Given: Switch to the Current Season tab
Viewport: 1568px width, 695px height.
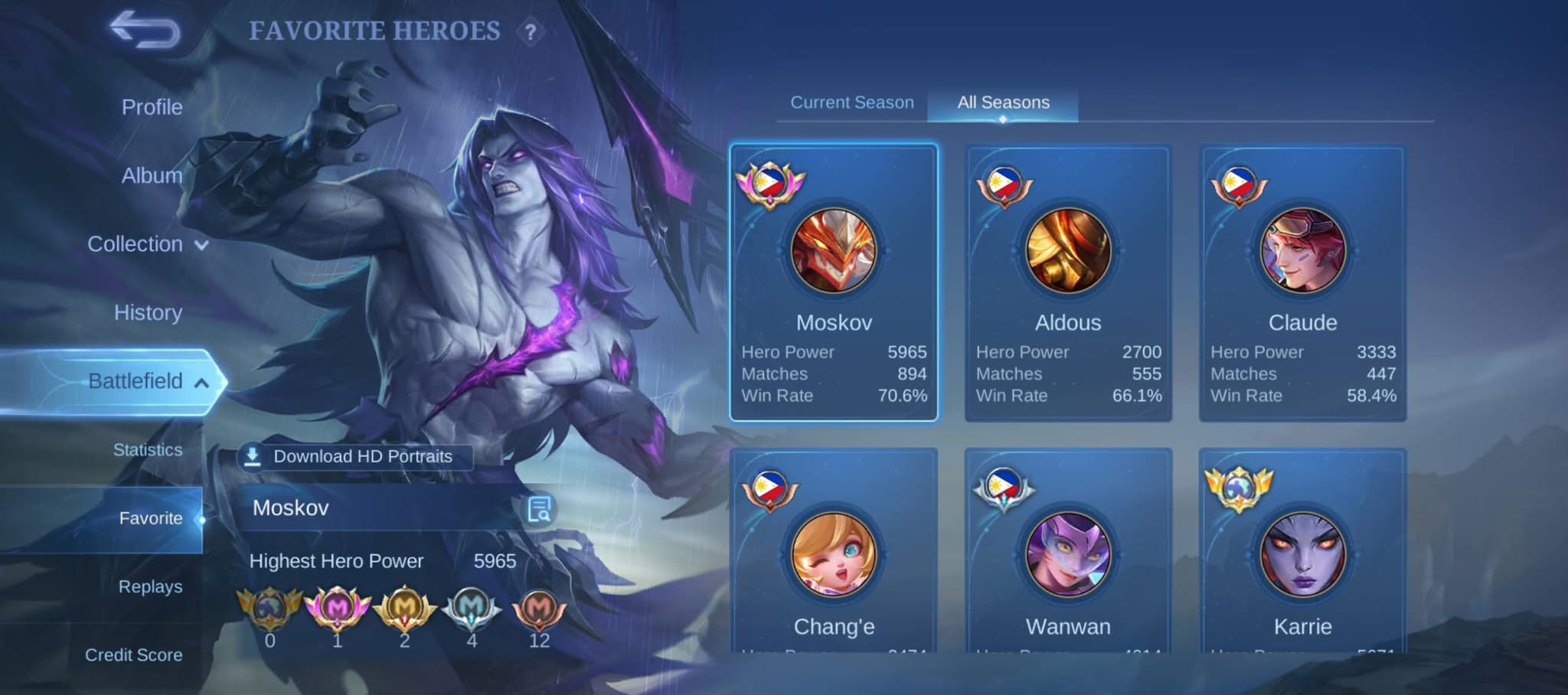Looking at the screenshot, I should [851, 103].
